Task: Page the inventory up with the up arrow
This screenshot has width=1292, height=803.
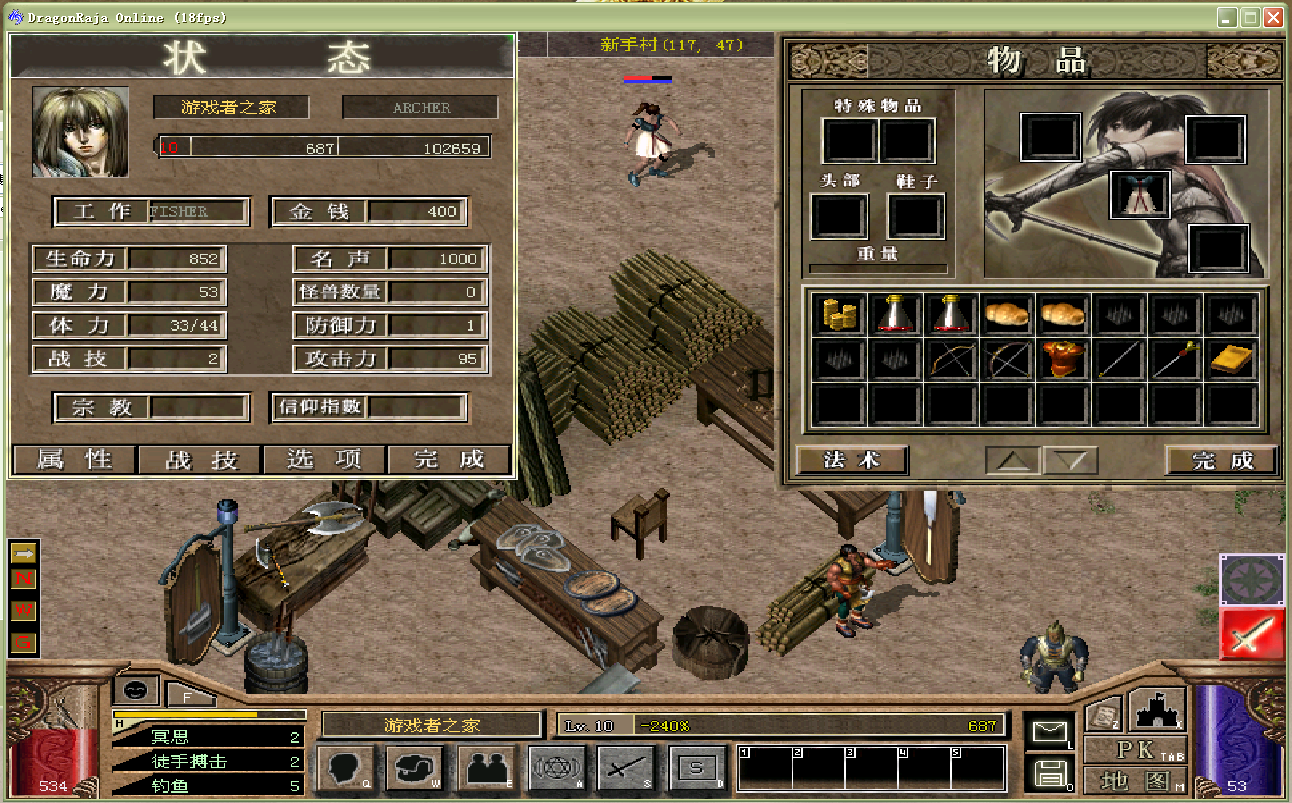Action: pos(1012,461)
